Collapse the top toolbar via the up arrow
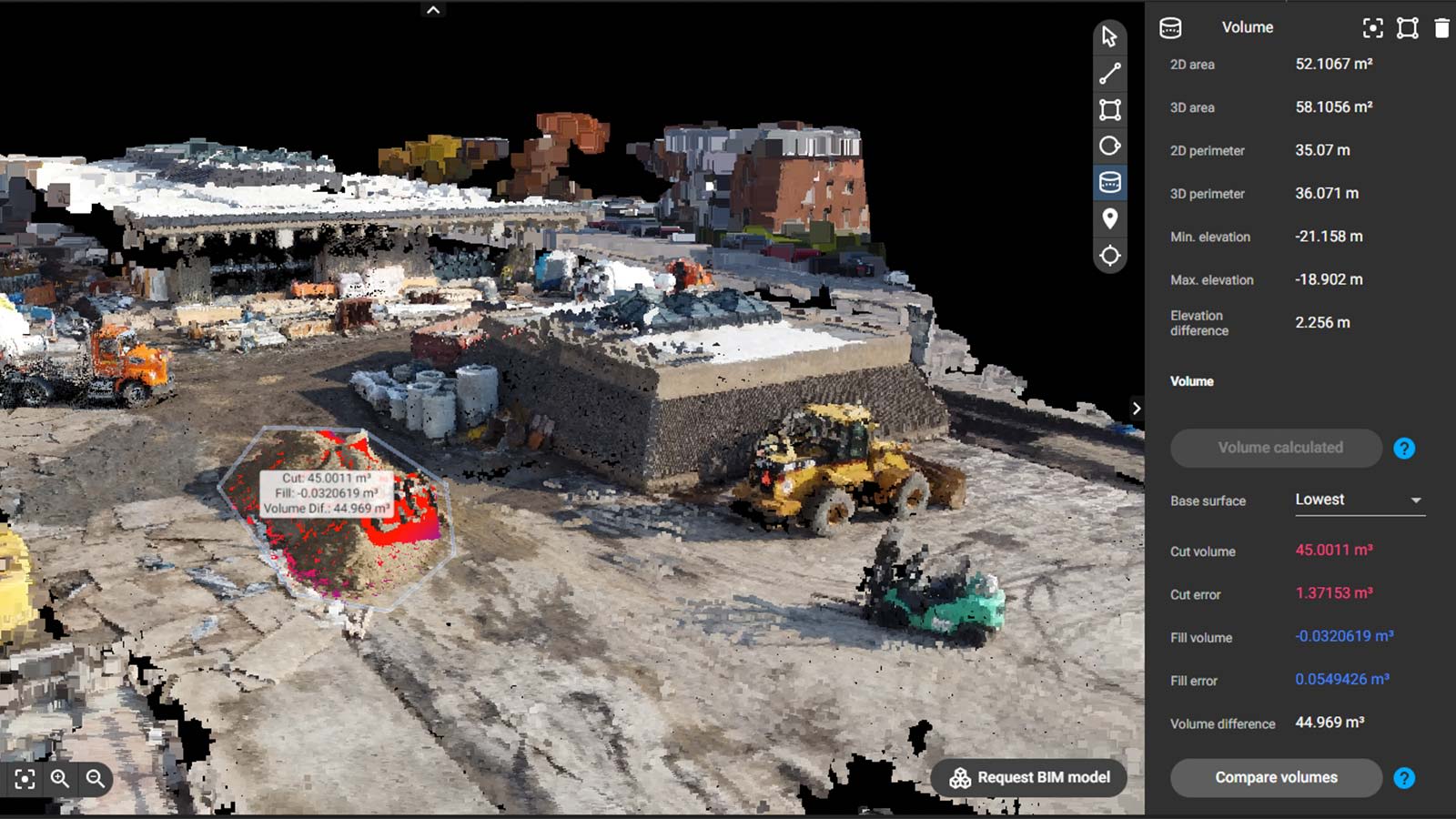 (x=433, y=9)
